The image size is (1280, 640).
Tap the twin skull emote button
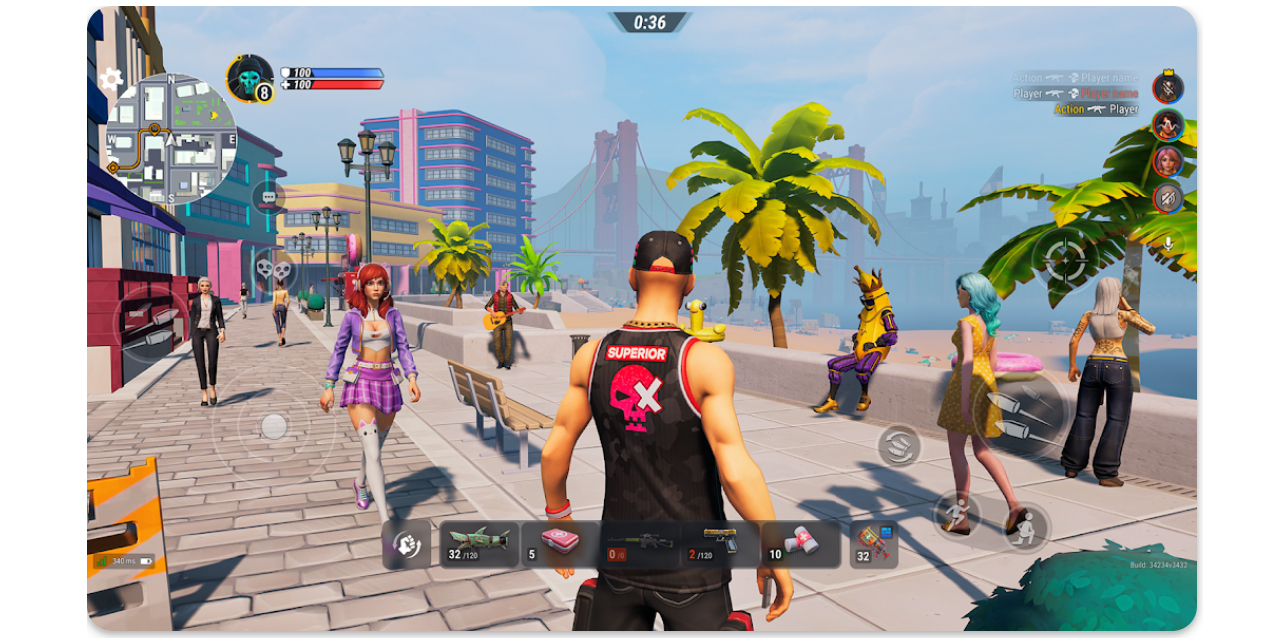(273, 268)
